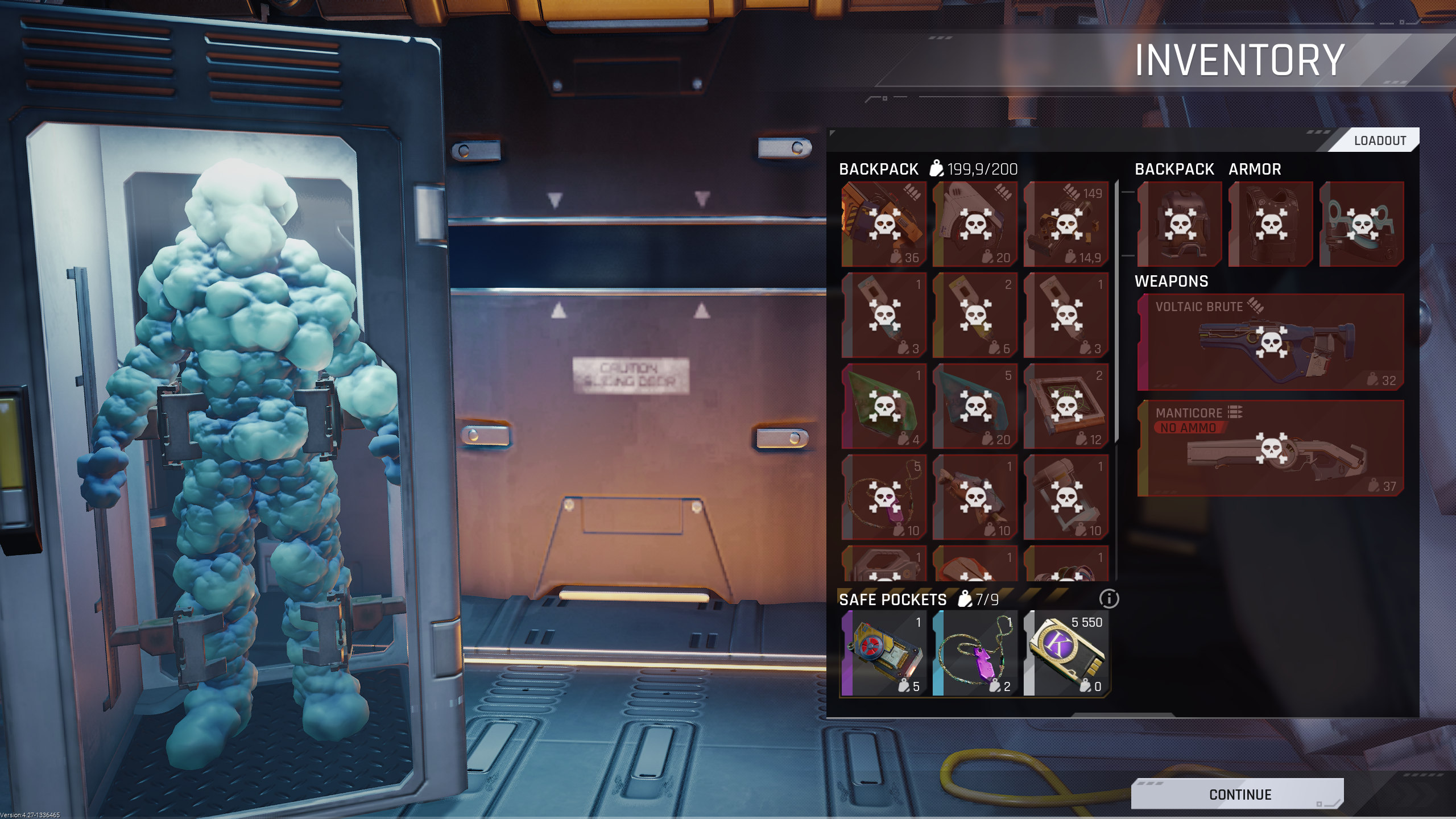Viewport: 1456px width, 819px height.
Task: Select the purple gem necklace in safe pockets
Action: click(975, 653)
